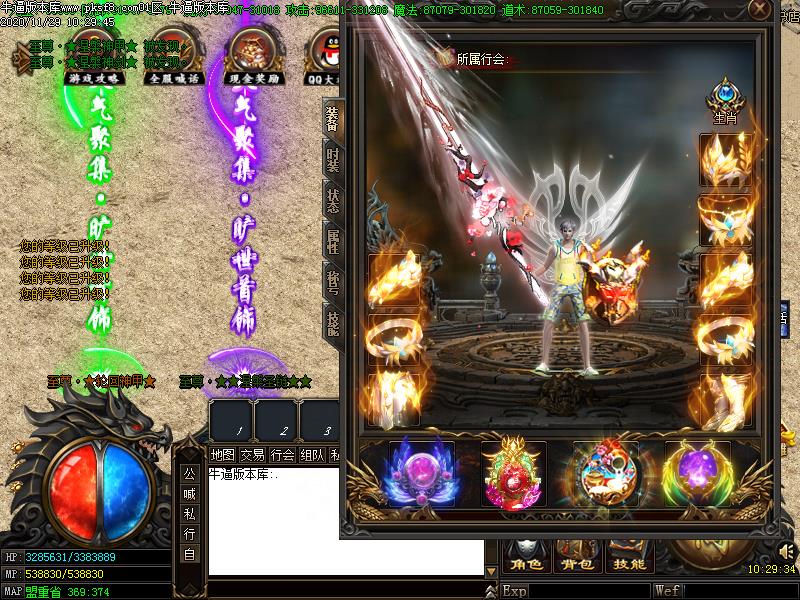This screenshot has width=800, height=600.
Task: Open the 状态 tab
Action: 333,201
